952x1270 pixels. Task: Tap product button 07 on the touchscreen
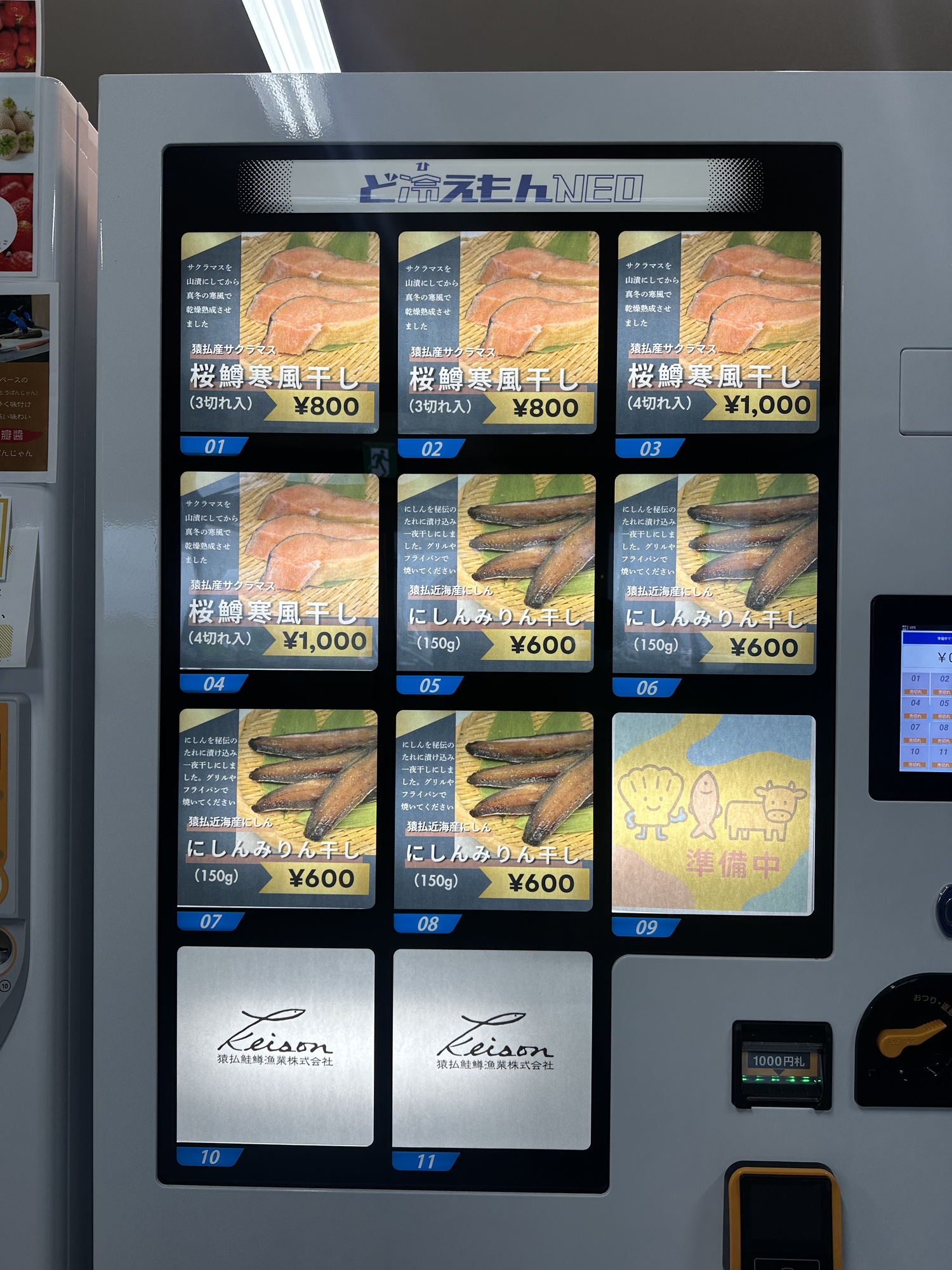[915, 731]
